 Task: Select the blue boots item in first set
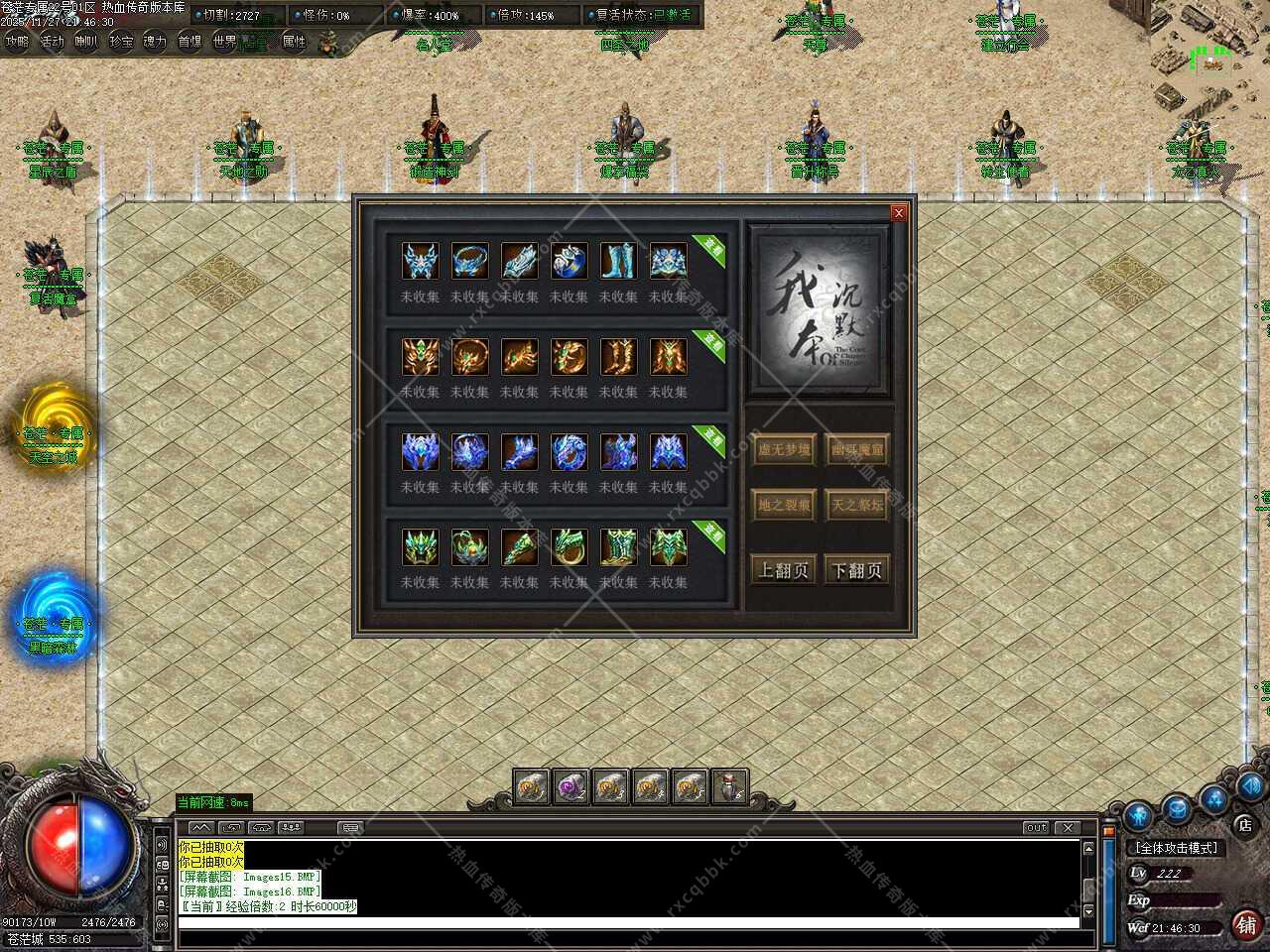click(618, 261)
